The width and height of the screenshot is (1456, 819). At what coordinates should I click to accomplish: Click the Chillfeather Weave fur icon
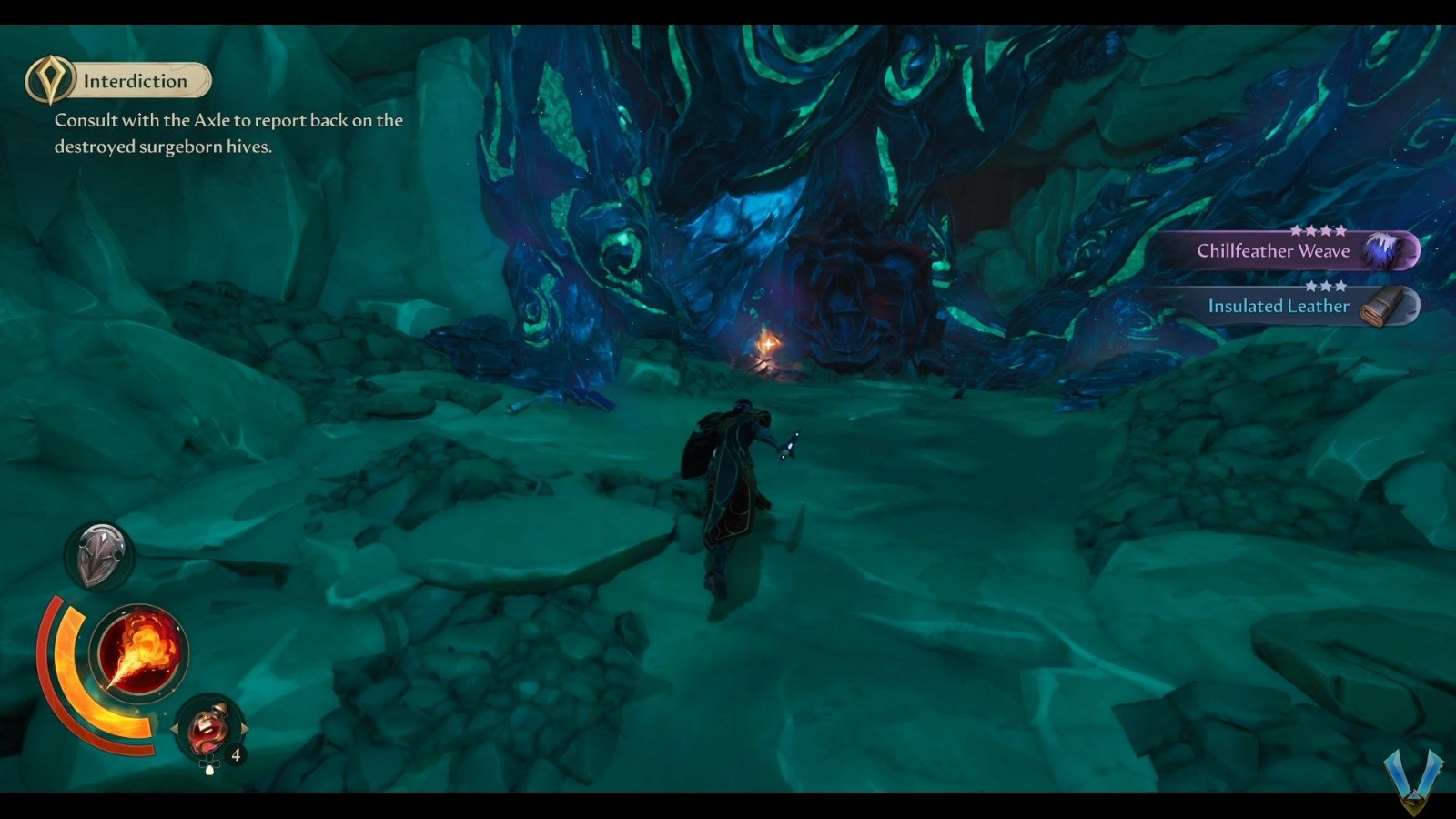point(1380,249)
